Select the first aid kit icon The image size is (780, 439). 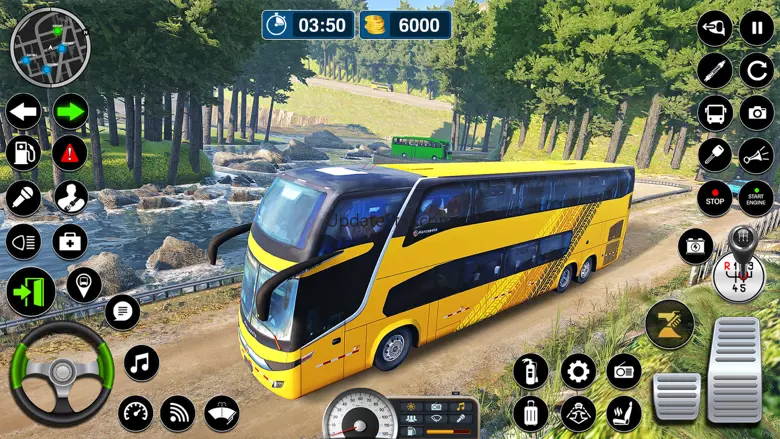click(x=70, y=241)
